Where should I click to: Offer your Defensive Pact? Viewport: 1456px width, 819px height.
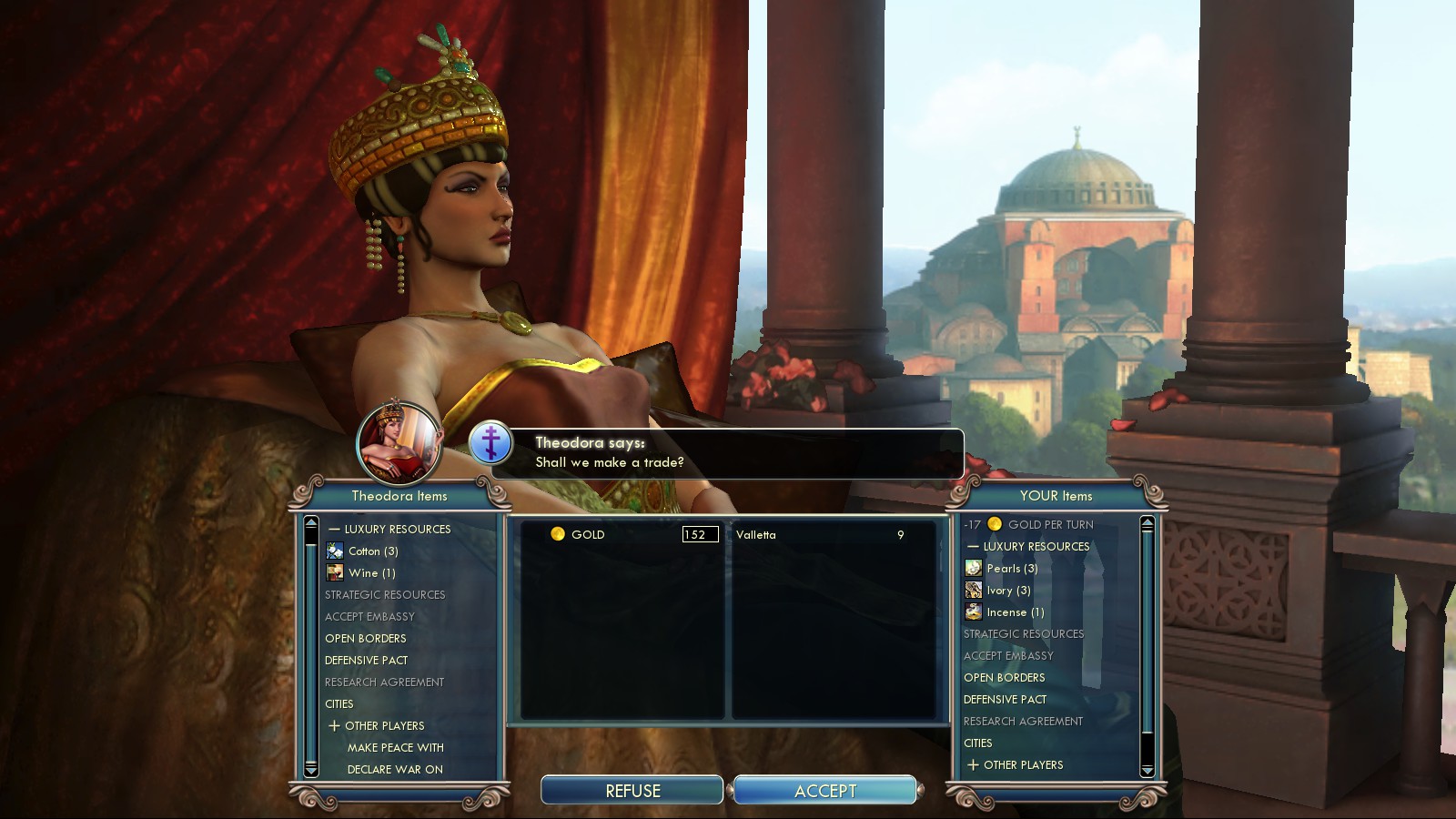tap(1006, 700)
